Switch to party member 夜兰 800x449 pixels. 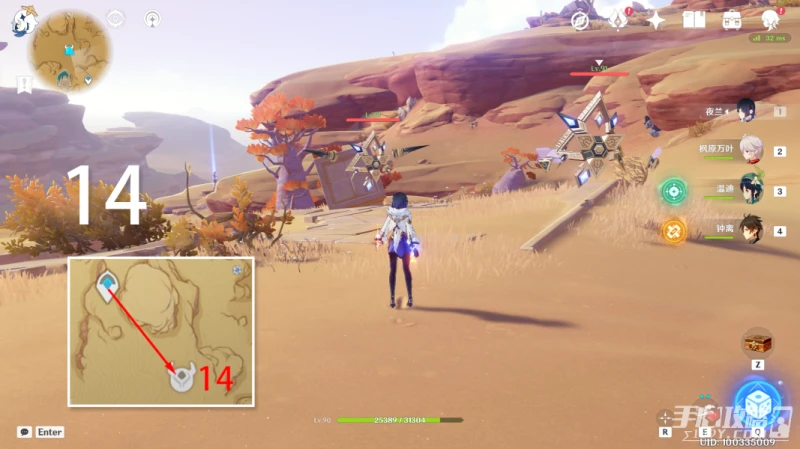pyautogui.click(x=746, y=109)
